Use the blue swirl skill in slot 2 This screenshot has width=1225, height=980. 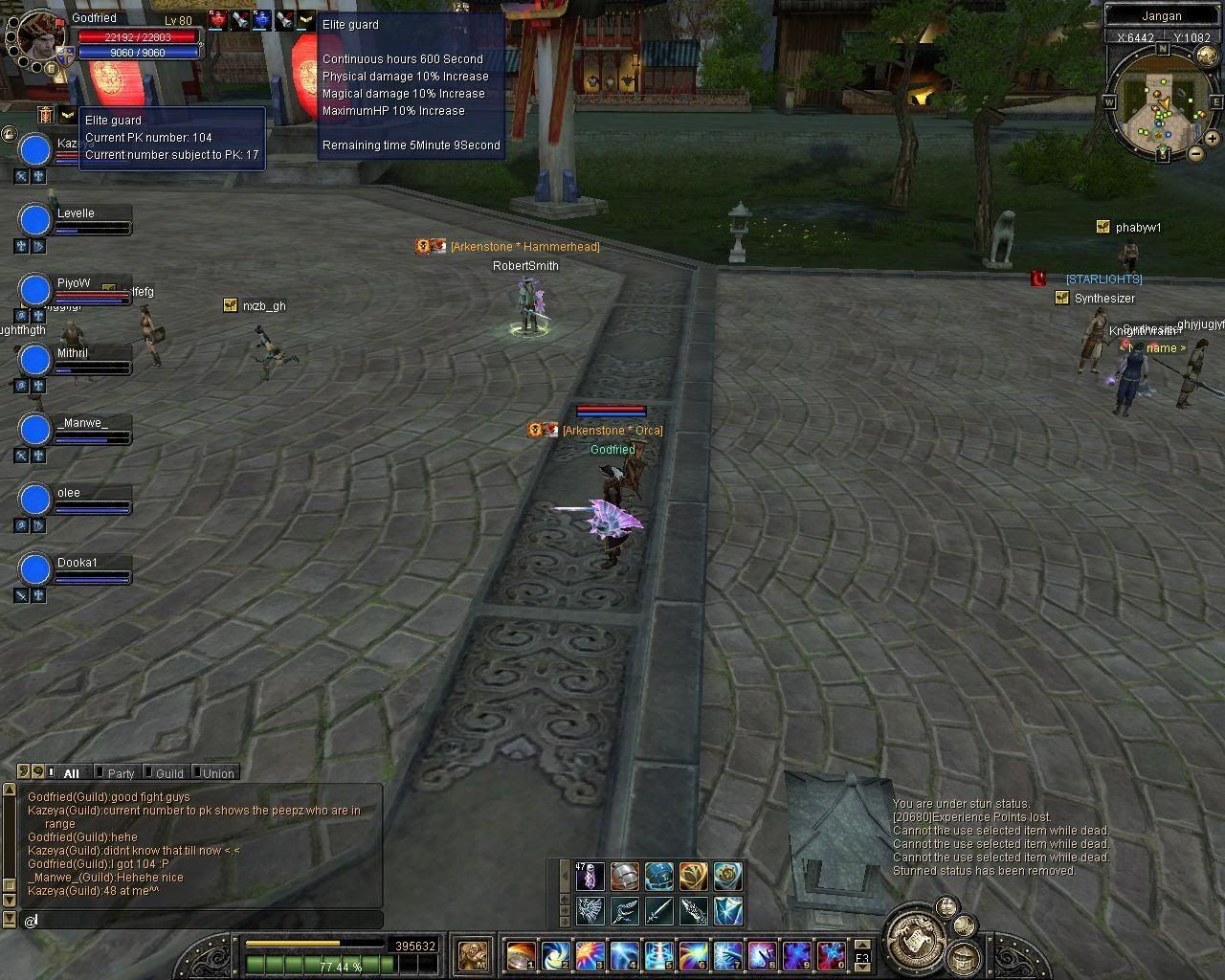[556, 955]
